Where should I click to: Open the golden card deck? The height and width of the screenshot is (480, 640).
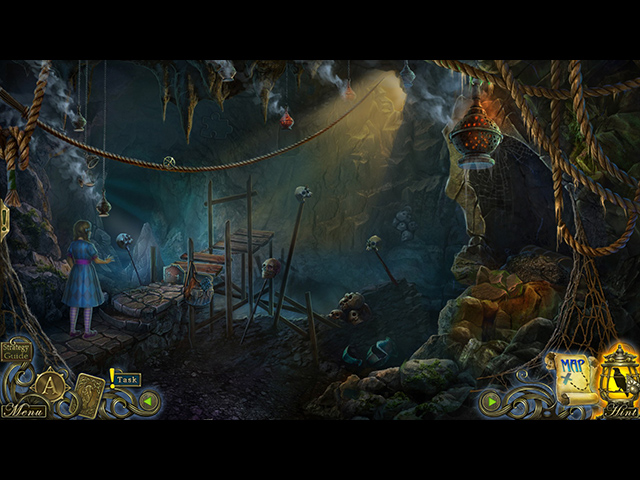click(x=89, y=393)
